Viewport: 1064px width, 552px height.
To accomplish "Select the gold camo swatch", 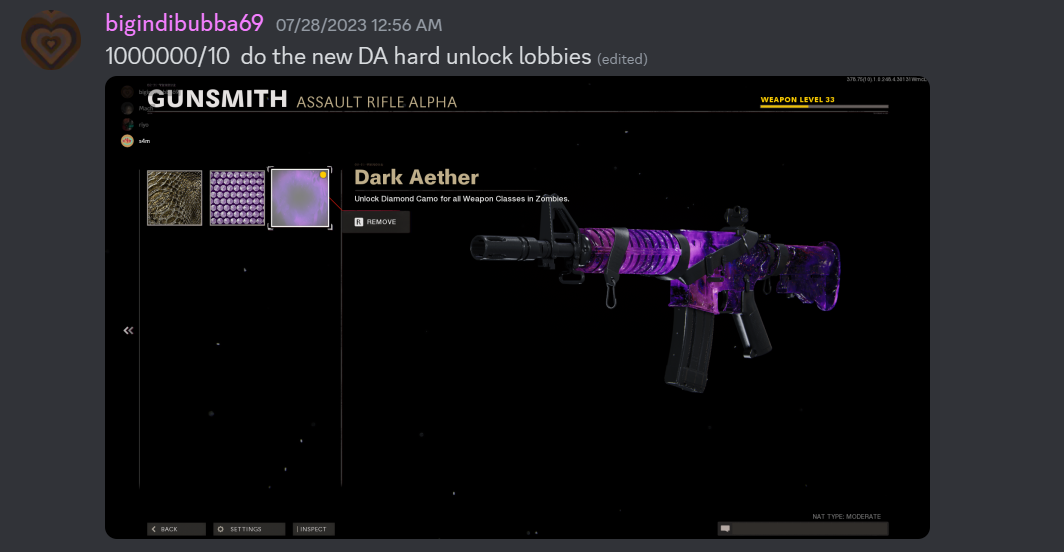I will click(175, 198).
